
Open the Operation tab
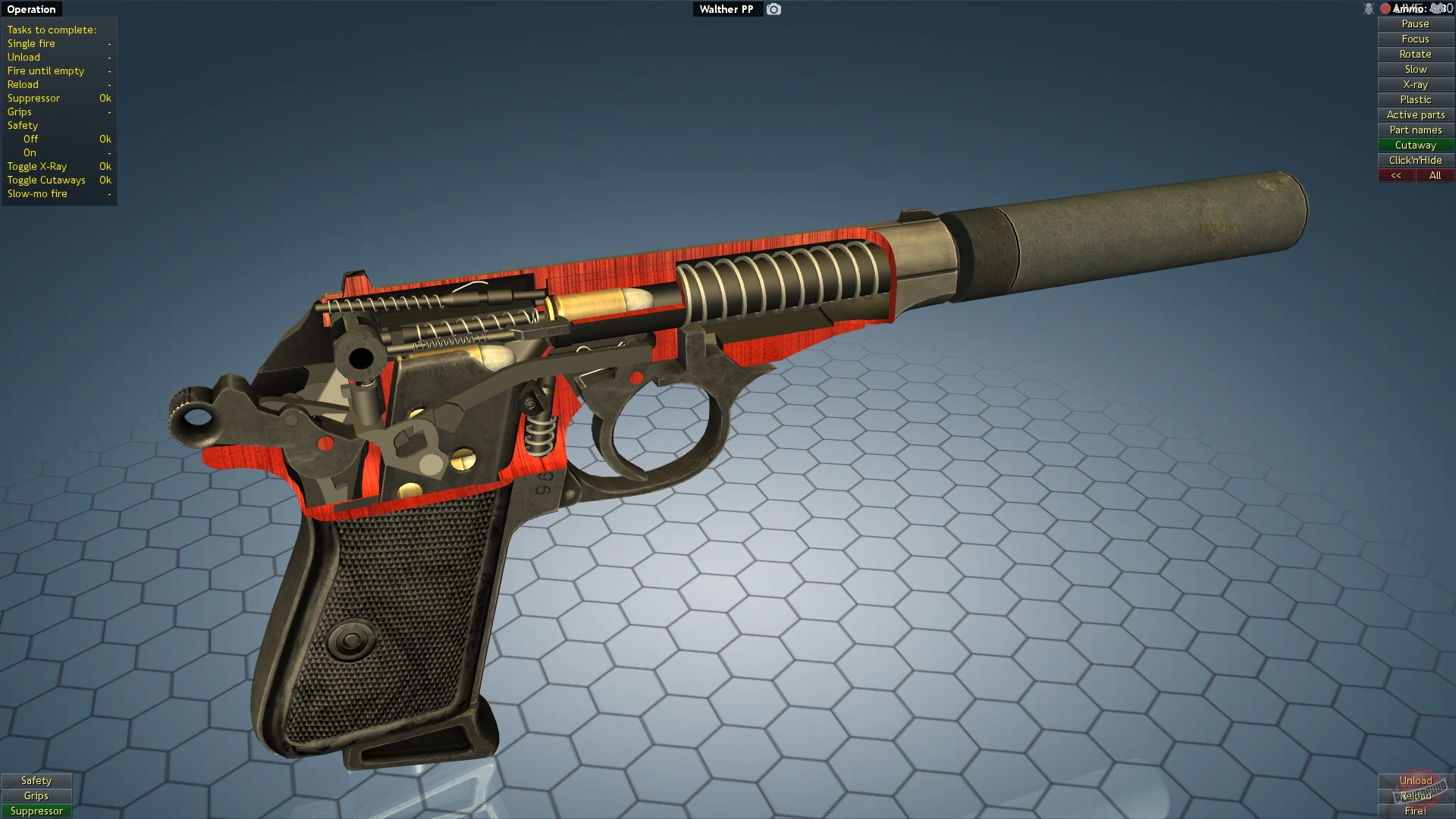click(x=31, y=9)
